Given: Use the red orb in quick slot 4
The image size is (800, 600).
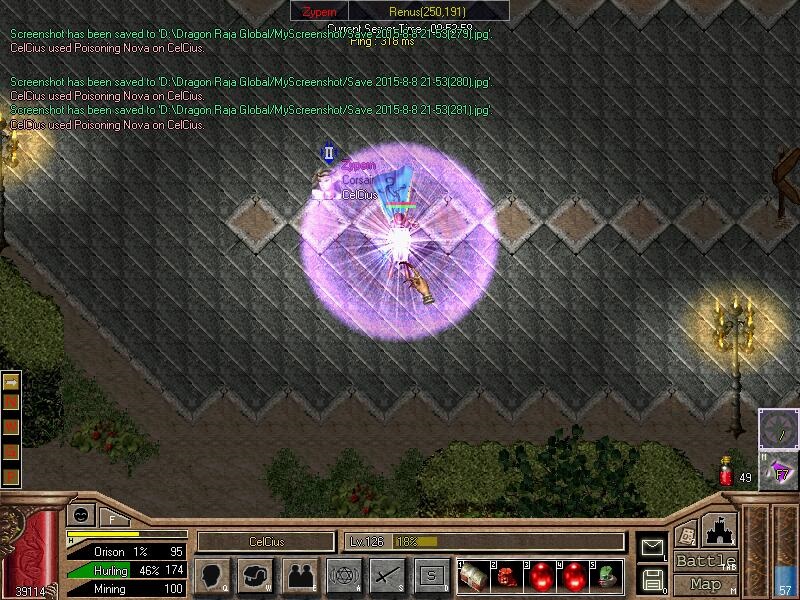Looking at the screenshot, I should [x=574, y=576].
